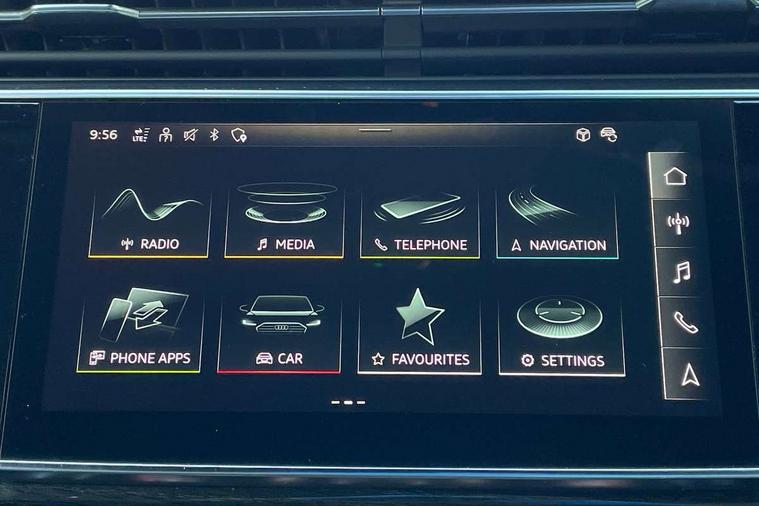Tap the pull-down handle at top
Viewport: 759px width, 506px height.
(375, 129)
